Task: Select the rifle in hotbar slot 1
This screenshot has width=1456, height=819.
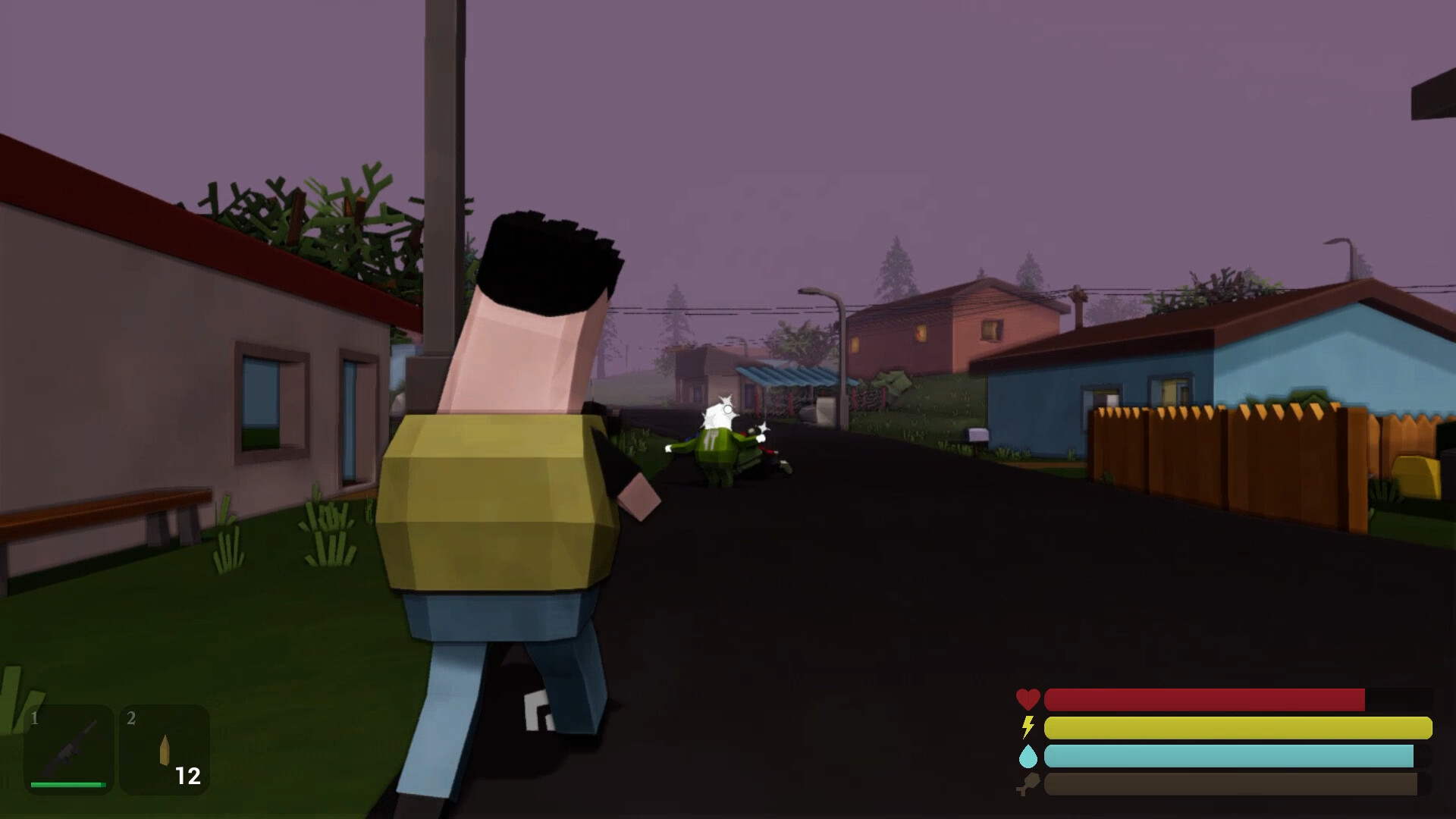Action: (69, 749)
